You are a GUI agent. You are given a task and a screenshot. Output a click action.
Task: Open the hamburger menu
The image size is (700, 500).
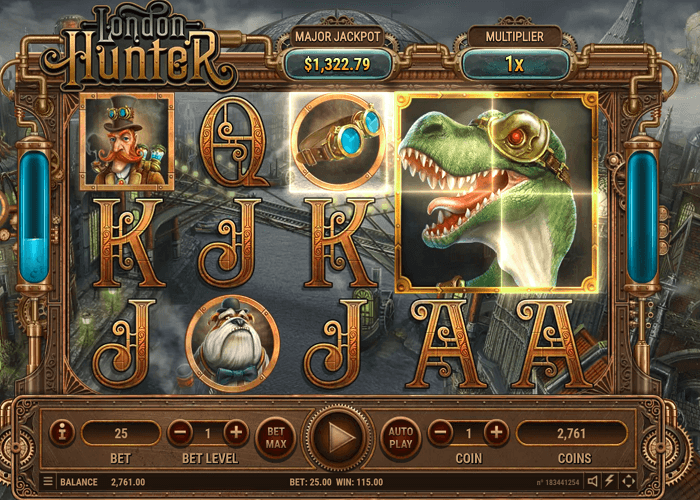pyautogui.click(x=48, y=482)
